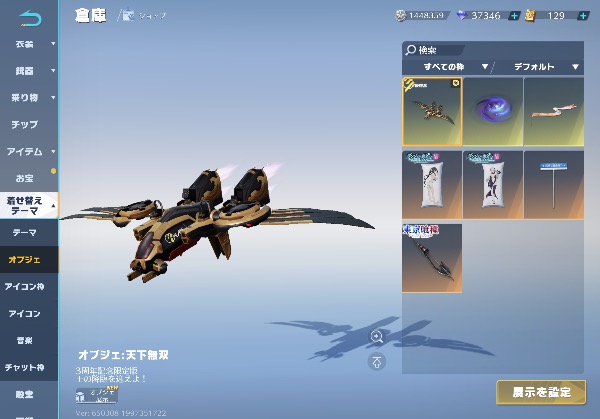The image size is (600, 419).
Task: Select the オブジェ sub-tab
Action: 25,259
